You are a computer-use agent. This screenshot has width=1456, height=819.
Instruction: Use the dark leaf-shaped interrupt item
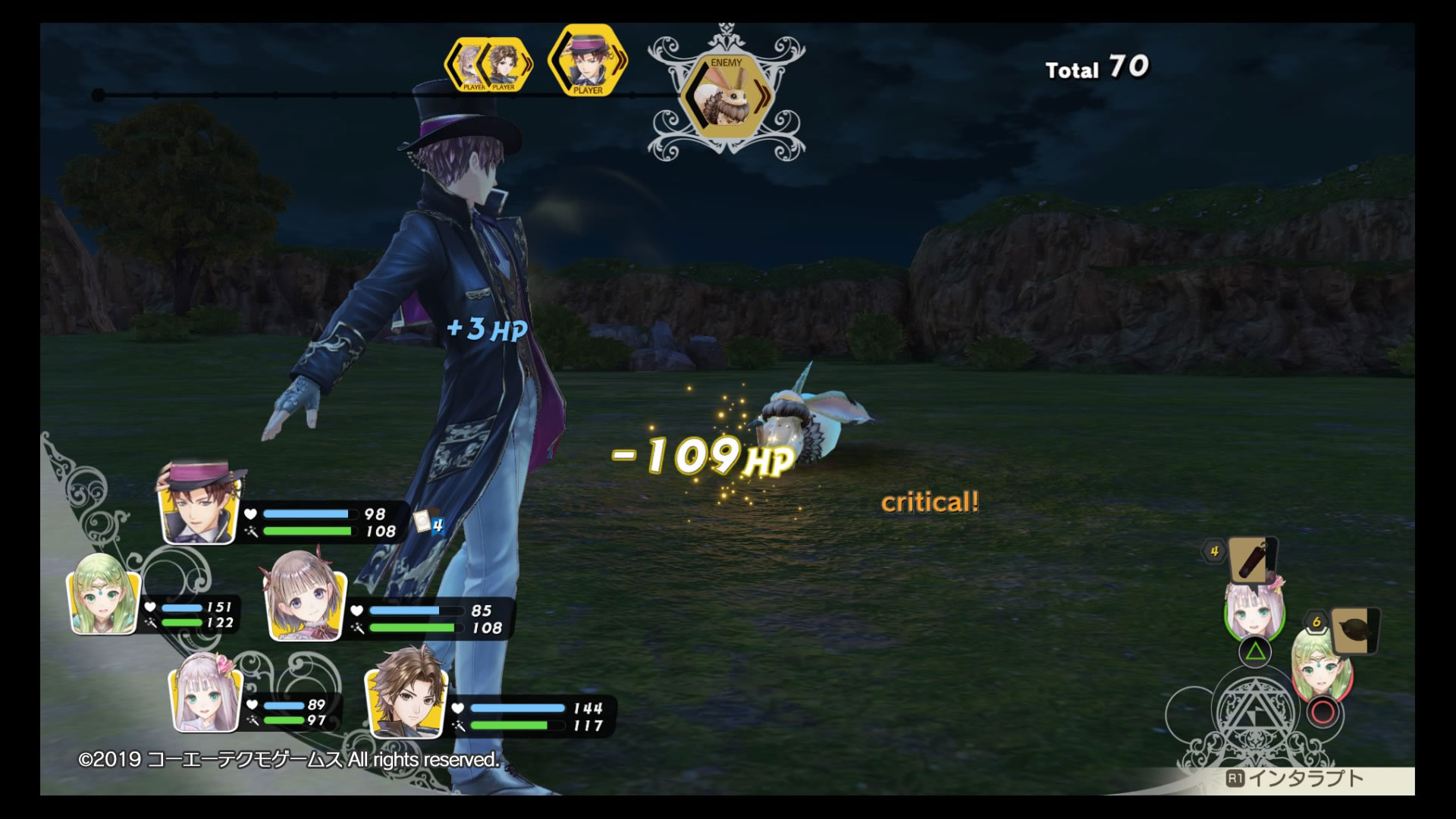(1353, 631)
